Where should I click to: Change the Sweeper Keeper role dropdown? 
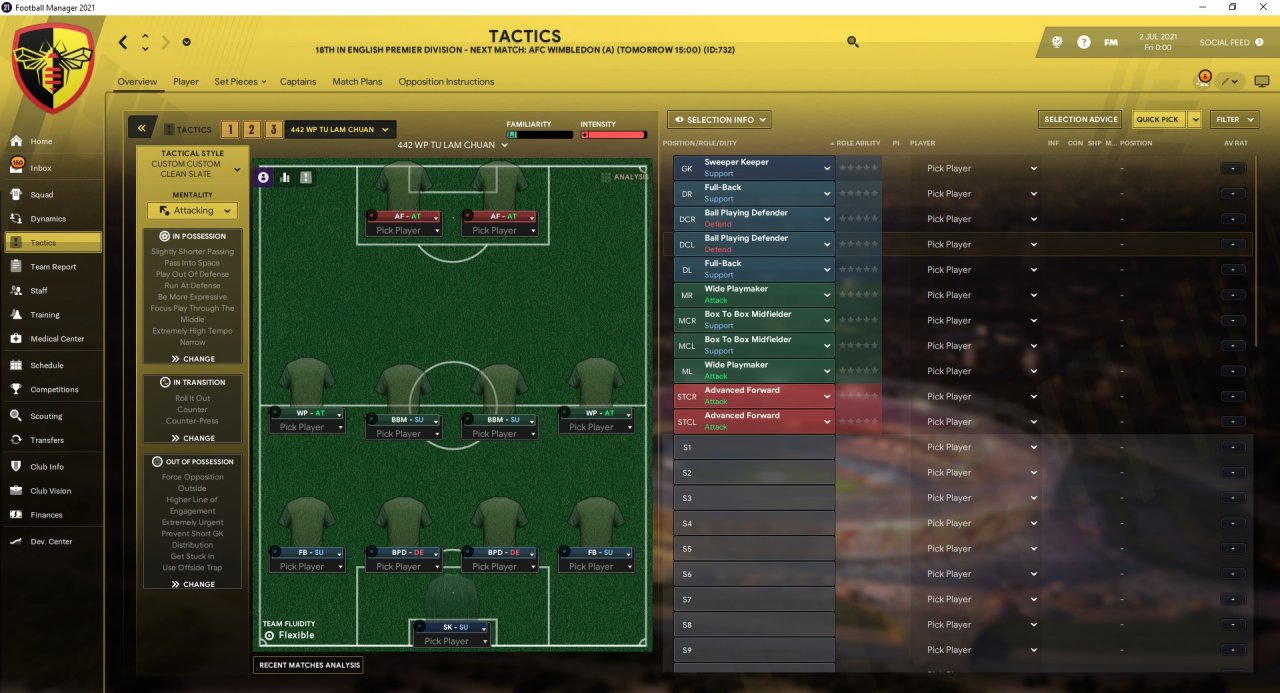pos(826,168)
